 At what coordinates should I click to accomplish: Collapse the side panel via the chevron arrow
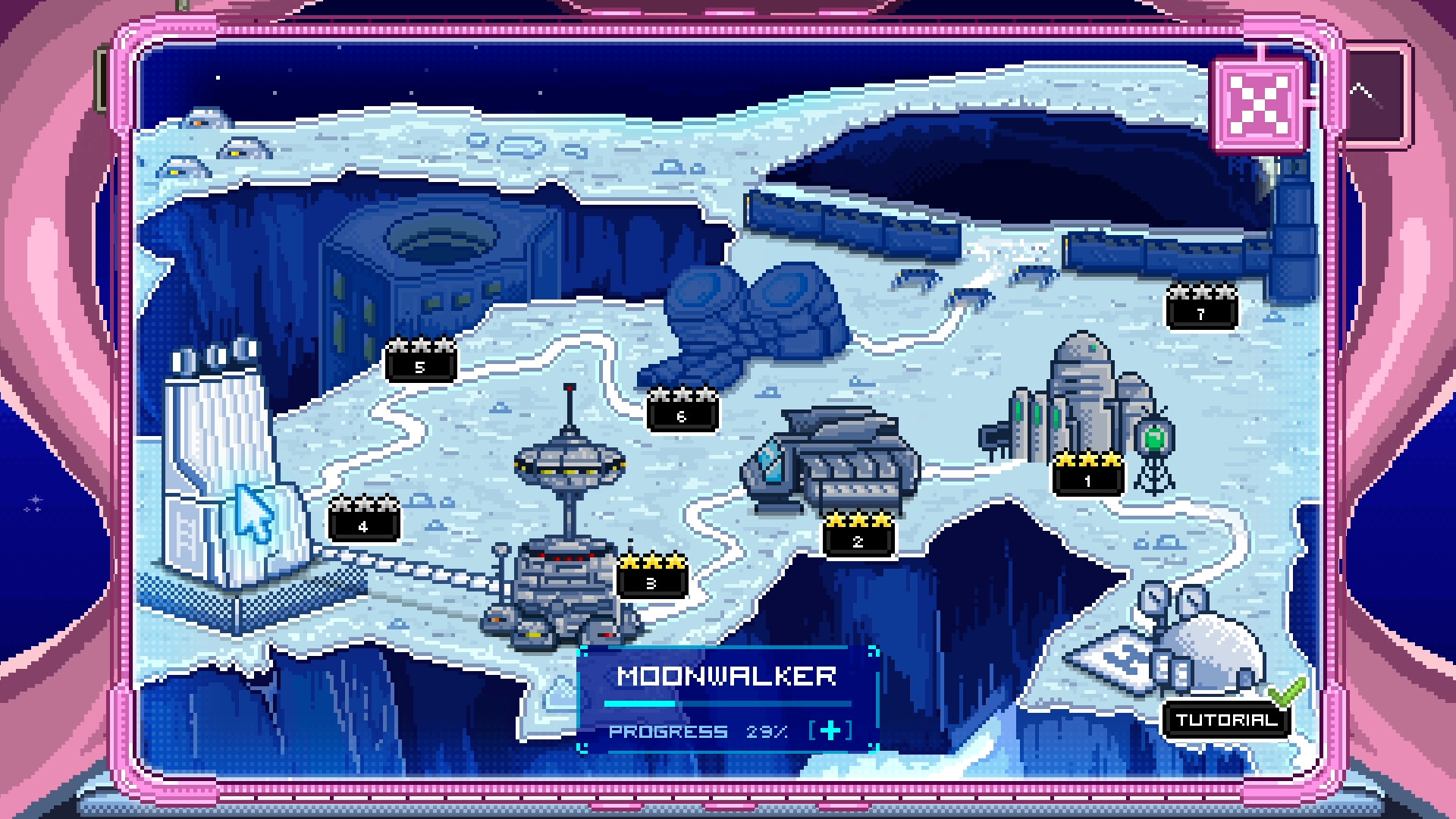click(x=1365, y=91)
